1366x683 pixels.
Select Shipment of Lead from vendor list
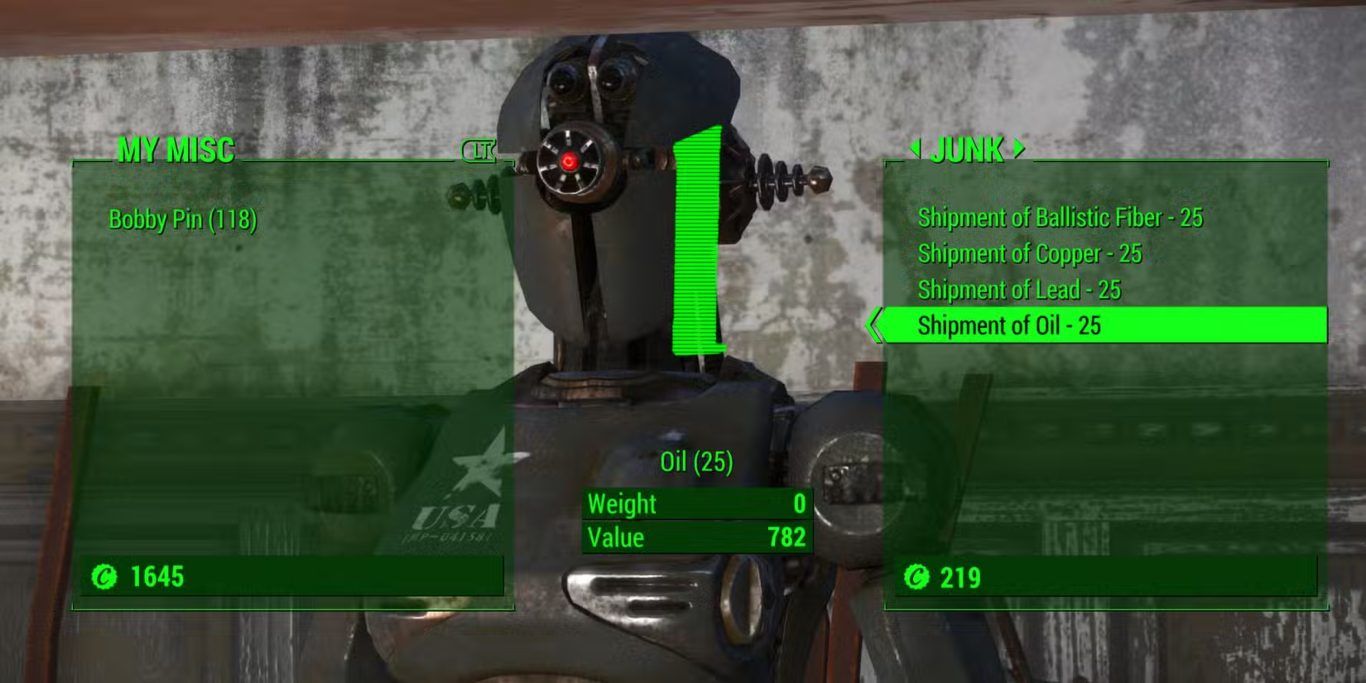(1019, 290)
